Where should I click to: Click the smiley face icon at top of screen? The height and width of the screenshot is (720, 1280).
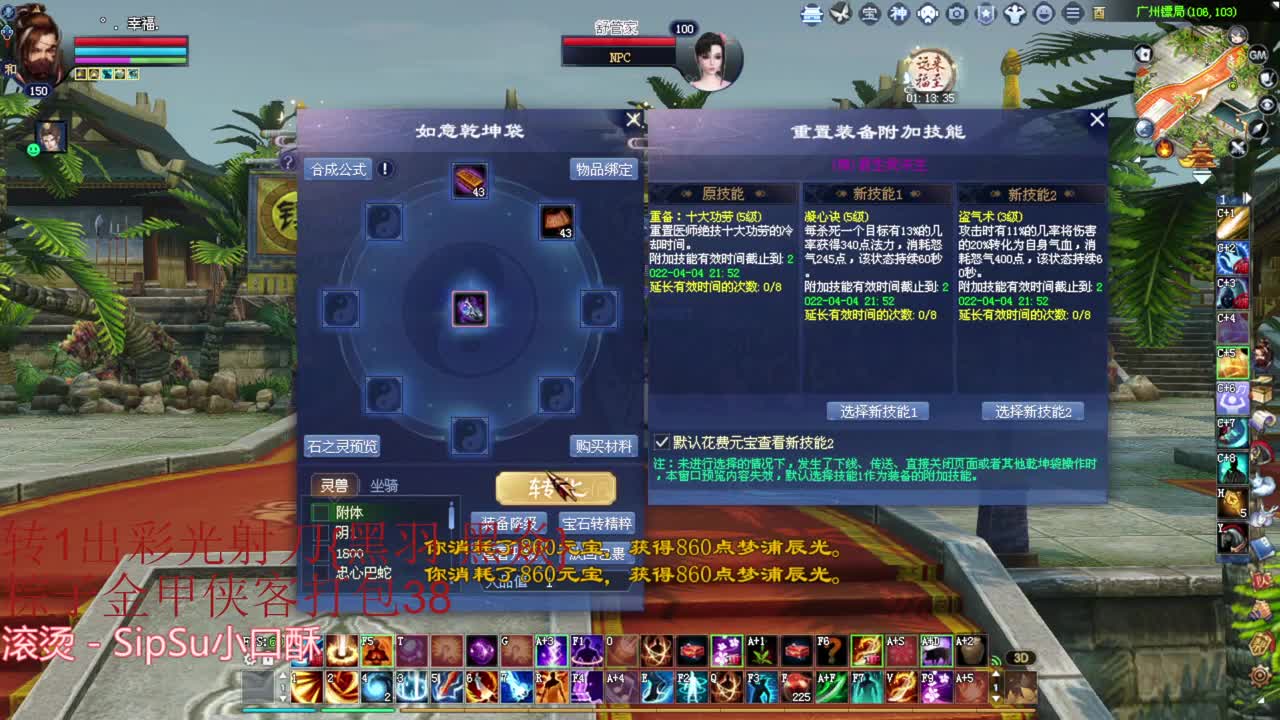[x=1043, y=14]
